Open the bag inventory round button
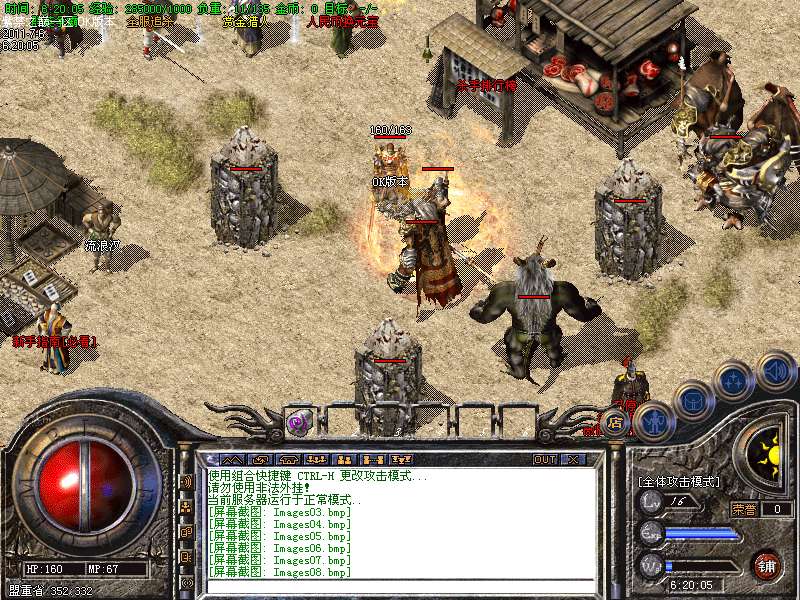 click(x=692, y=400)
